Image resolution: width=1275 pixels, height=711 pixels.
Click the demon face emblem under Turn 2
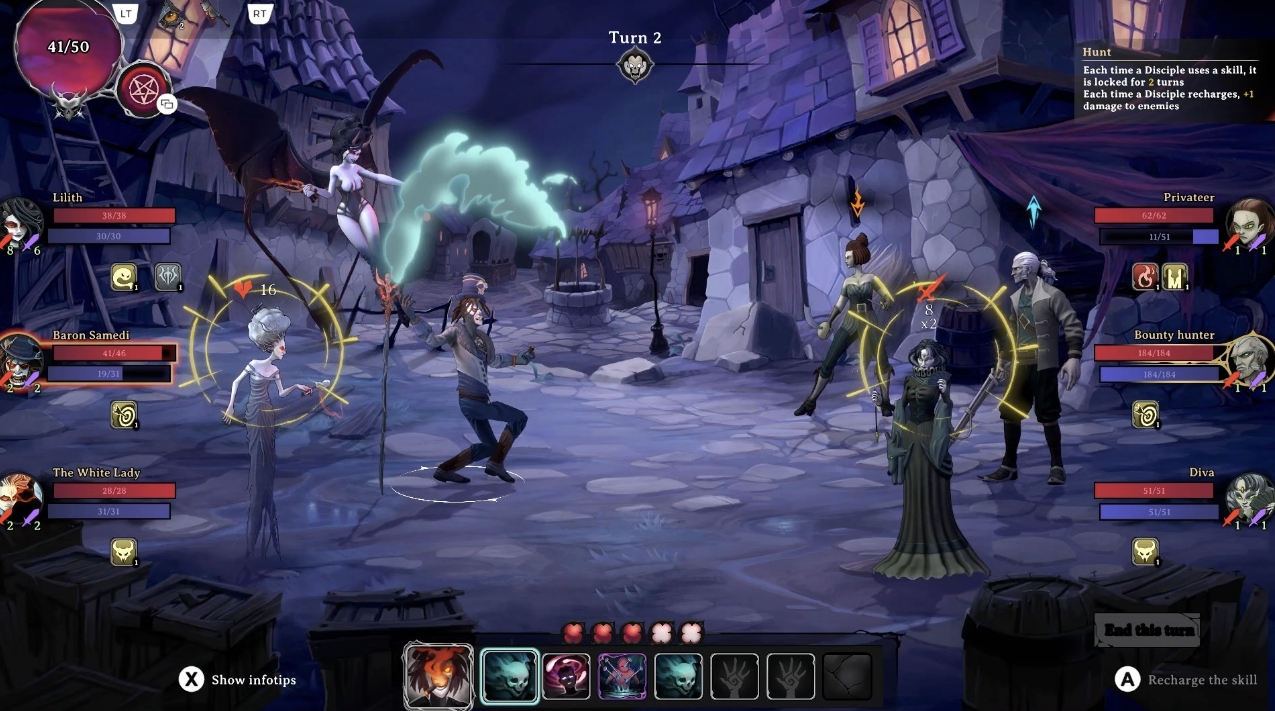pyautogui.click(x=635, y=66)
